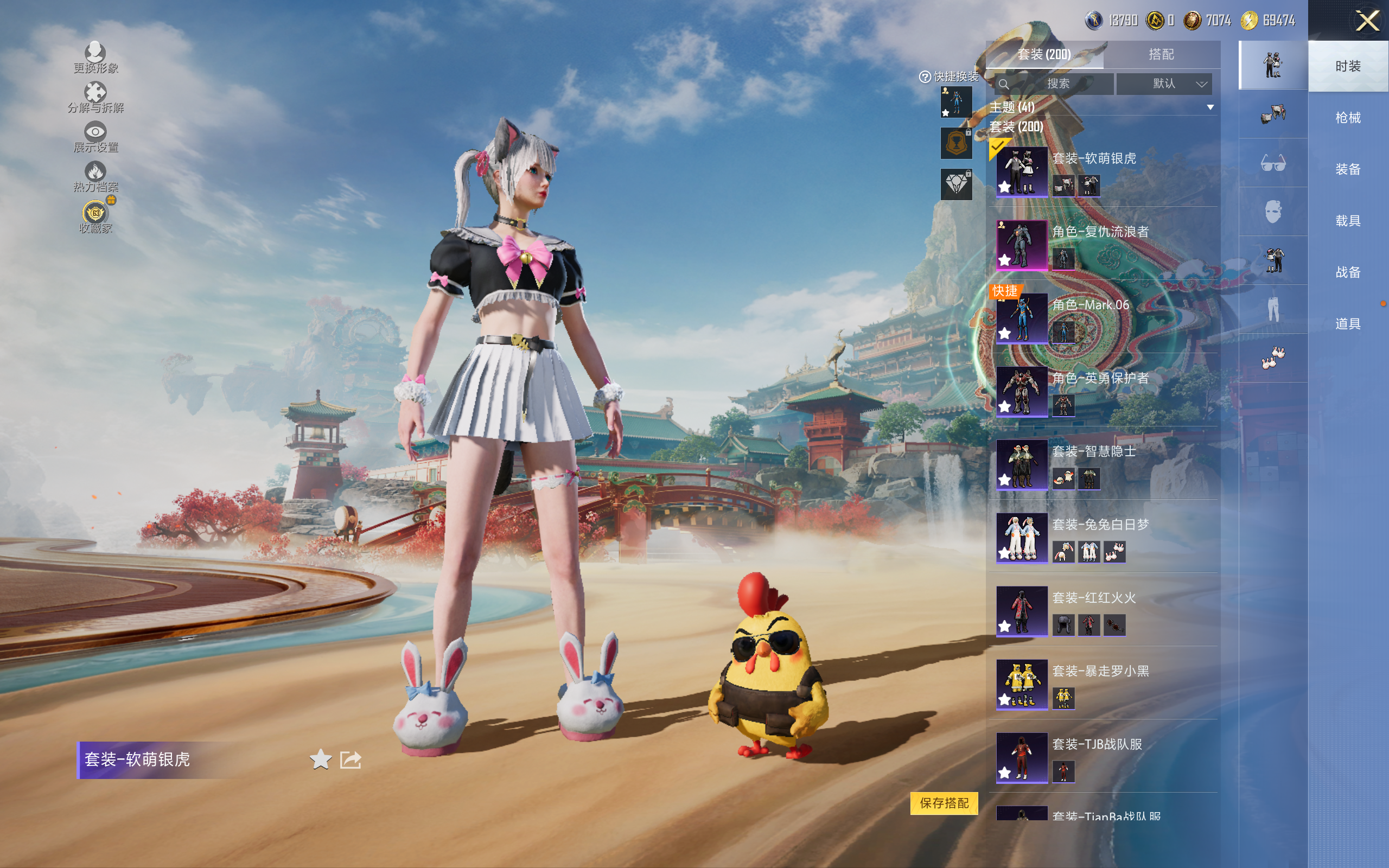This screenshot has height=868, width=1389.
Task: Save the outfit with 保存搭配
Action: click(944, 802)
